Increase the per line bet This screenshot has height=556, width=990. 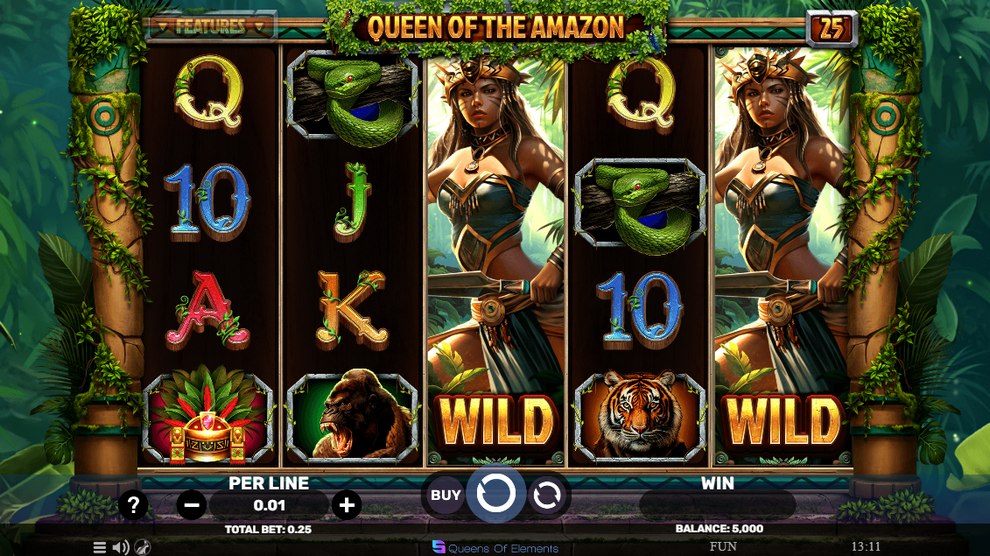(x=346, y=505)
